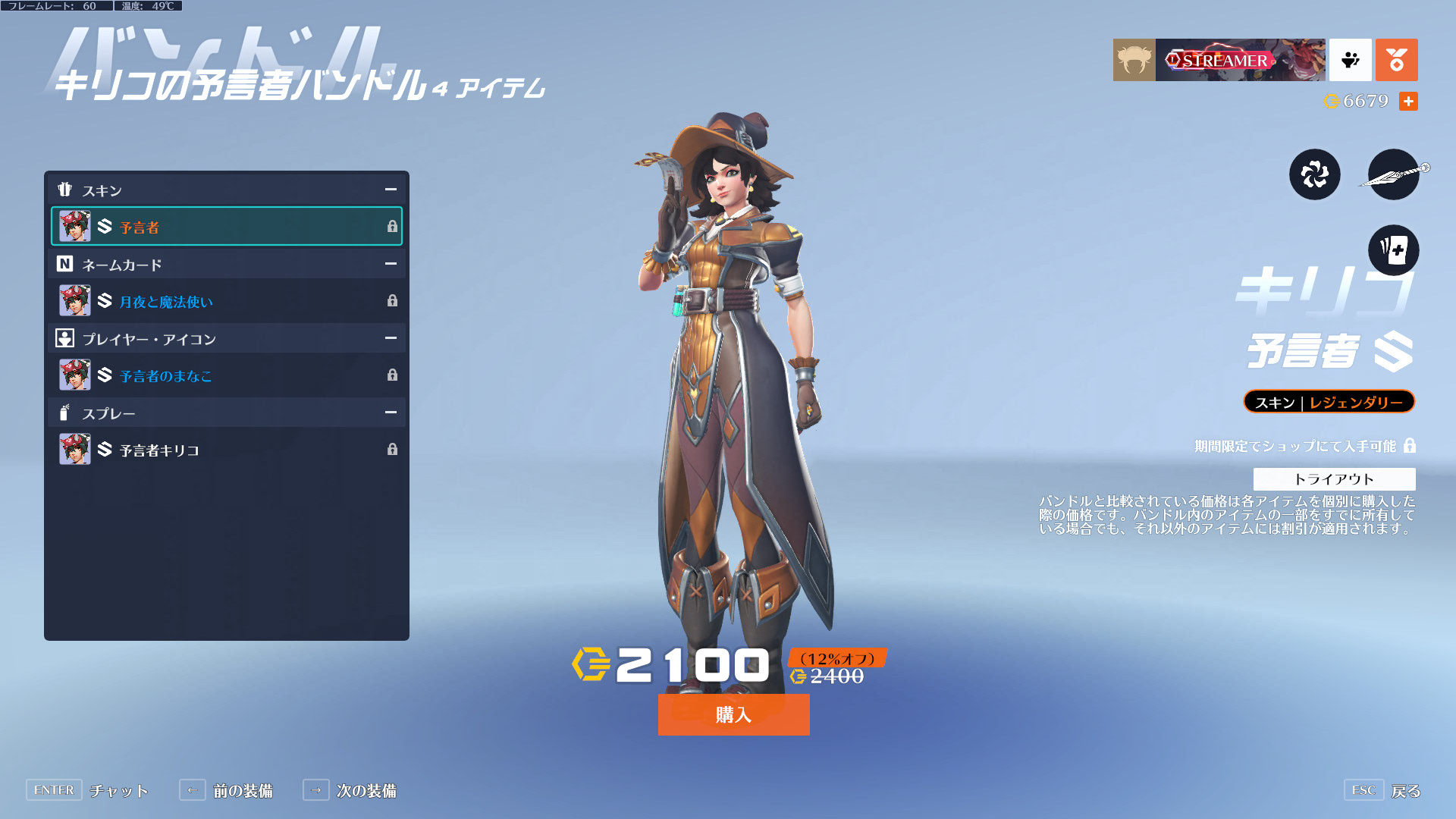Add currency with the orange plus button
This screenshot has height=819, width=1456.
click(1408, 101)
